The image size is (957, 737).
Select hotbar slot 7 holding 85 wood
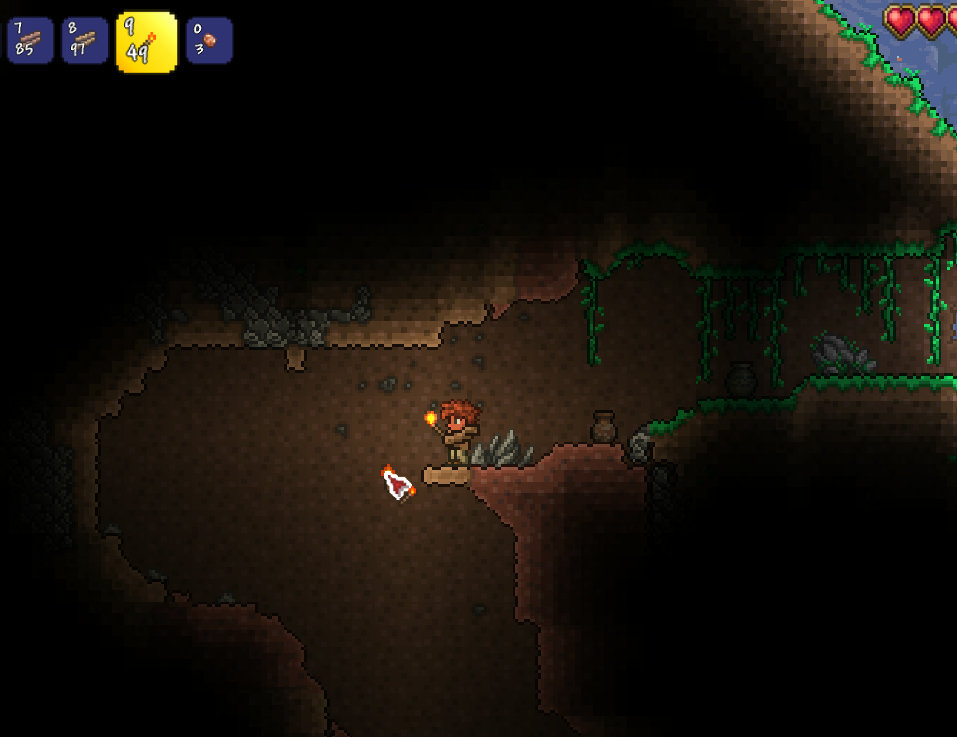[x=30, y=40]
